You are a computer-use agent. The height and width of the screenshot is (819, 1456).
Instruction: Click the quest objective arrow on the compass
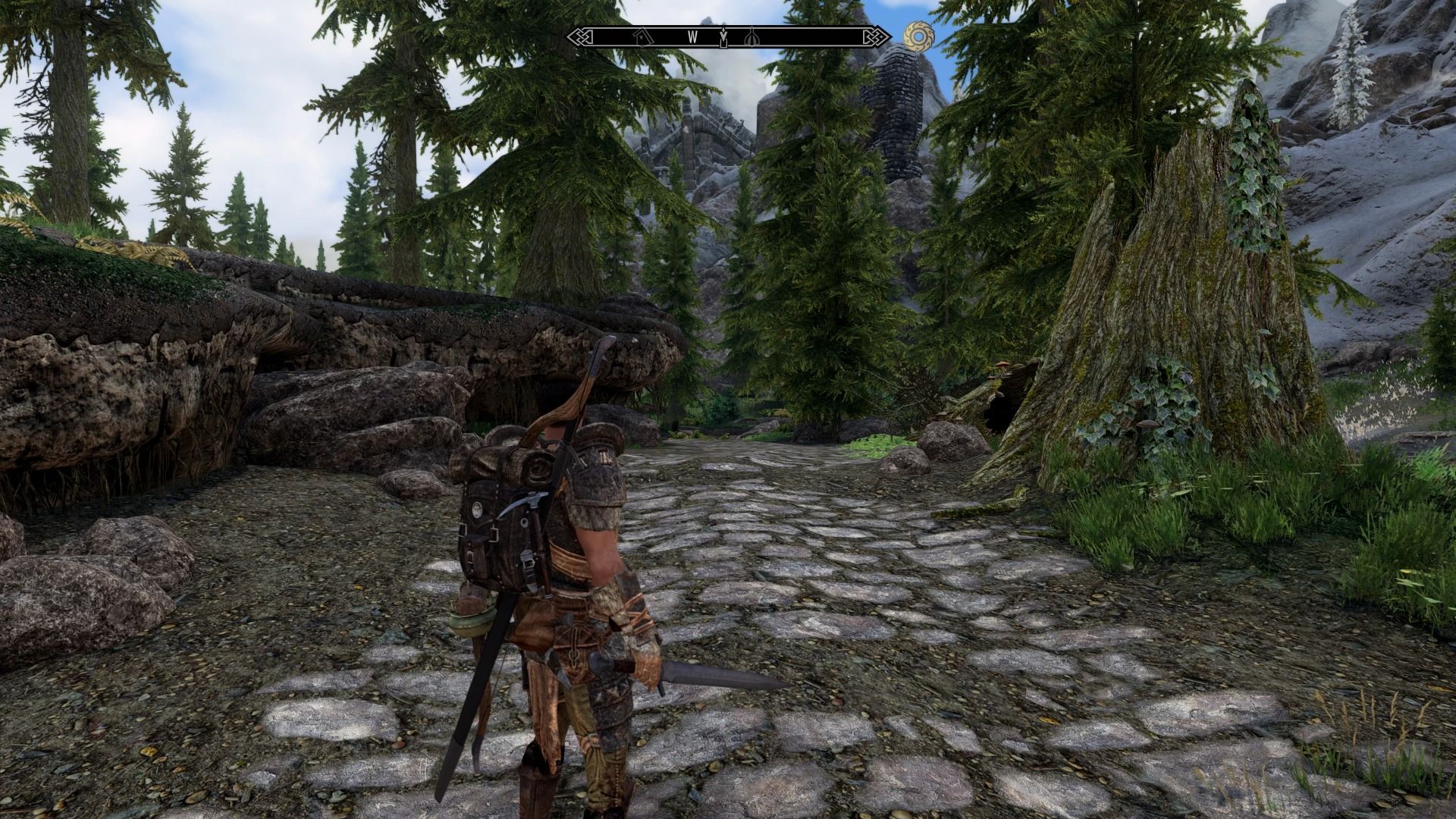[723, 36]
